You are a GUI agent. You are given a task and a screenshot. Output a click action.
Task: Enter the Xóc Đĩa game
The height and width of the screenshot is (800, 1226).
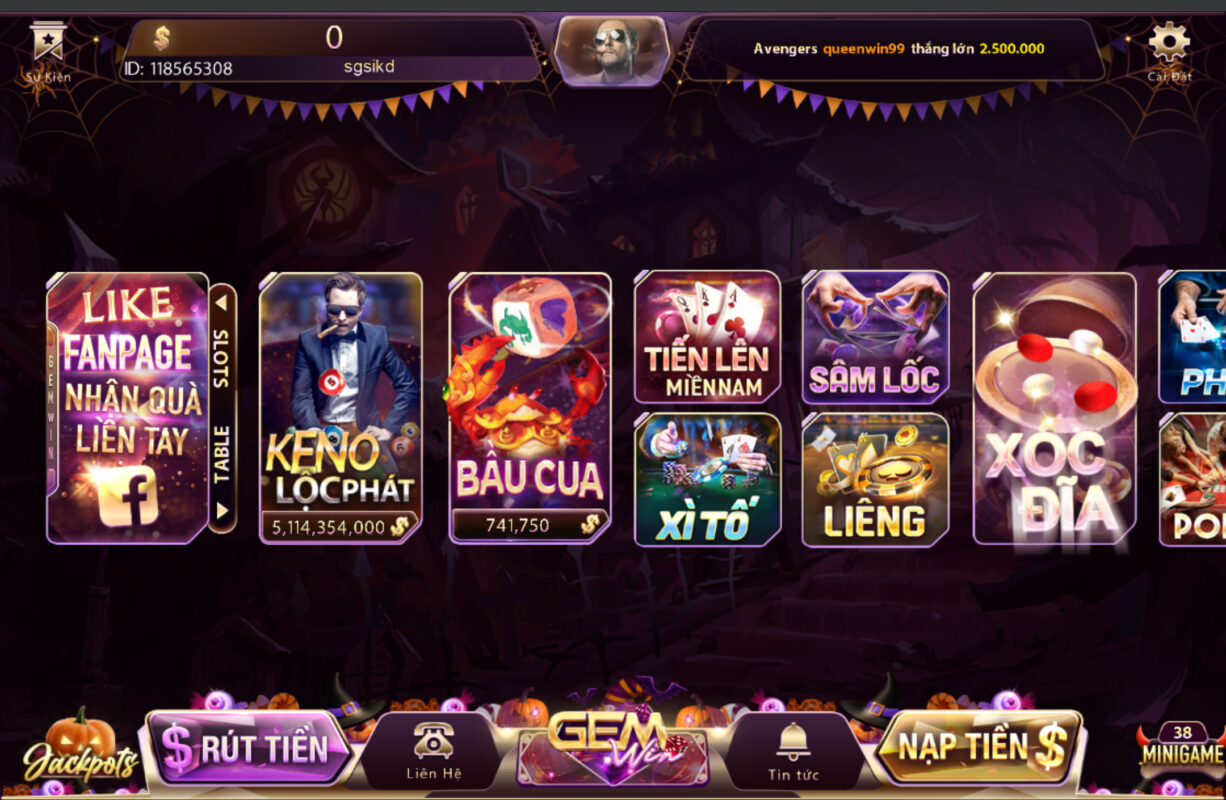coord(1054,408)
